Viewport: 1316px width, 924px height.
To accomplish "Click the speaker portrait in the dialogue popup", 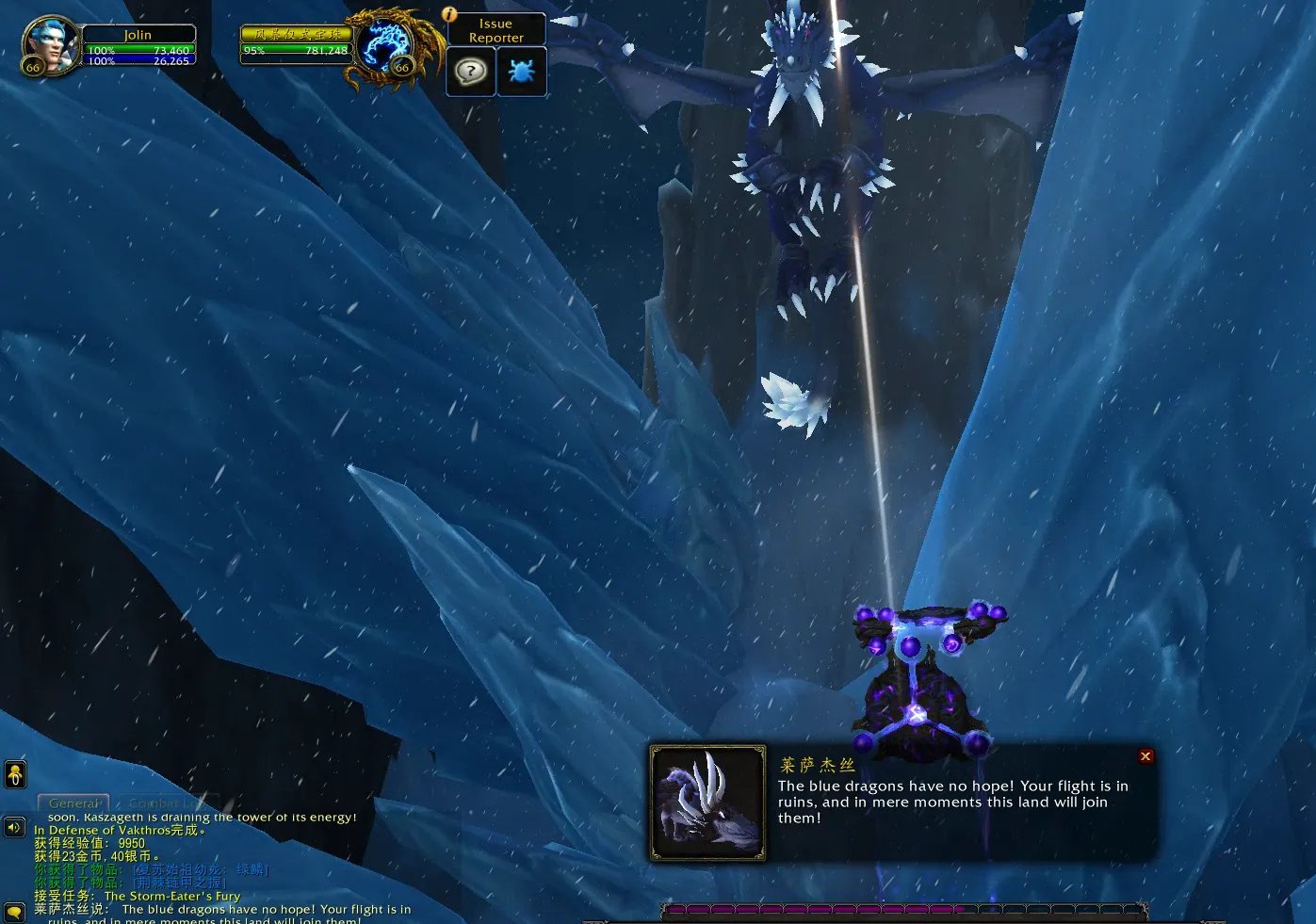I will coord(707,803).
